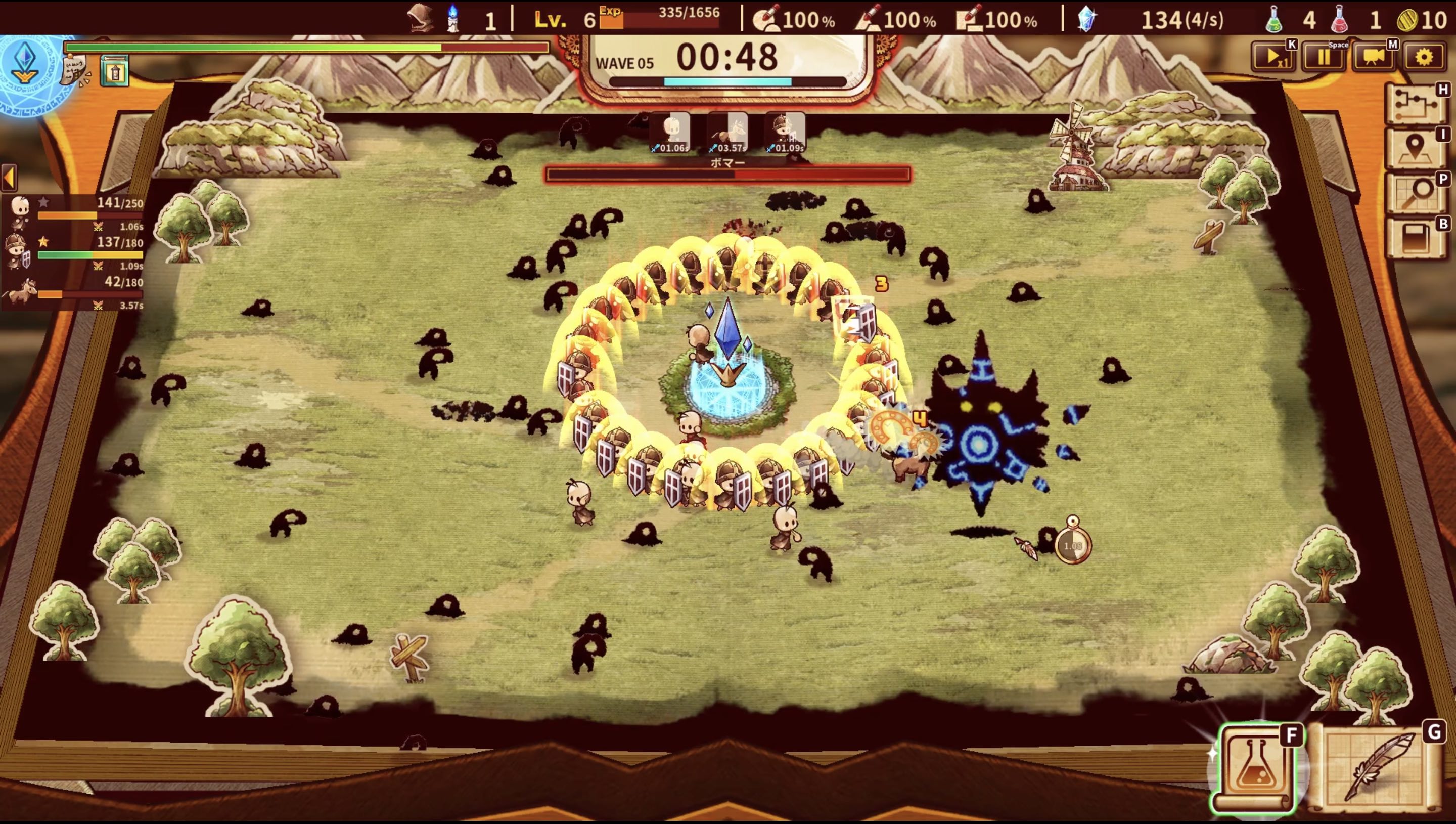Open the teal lantern book icon

click(115, 72)
